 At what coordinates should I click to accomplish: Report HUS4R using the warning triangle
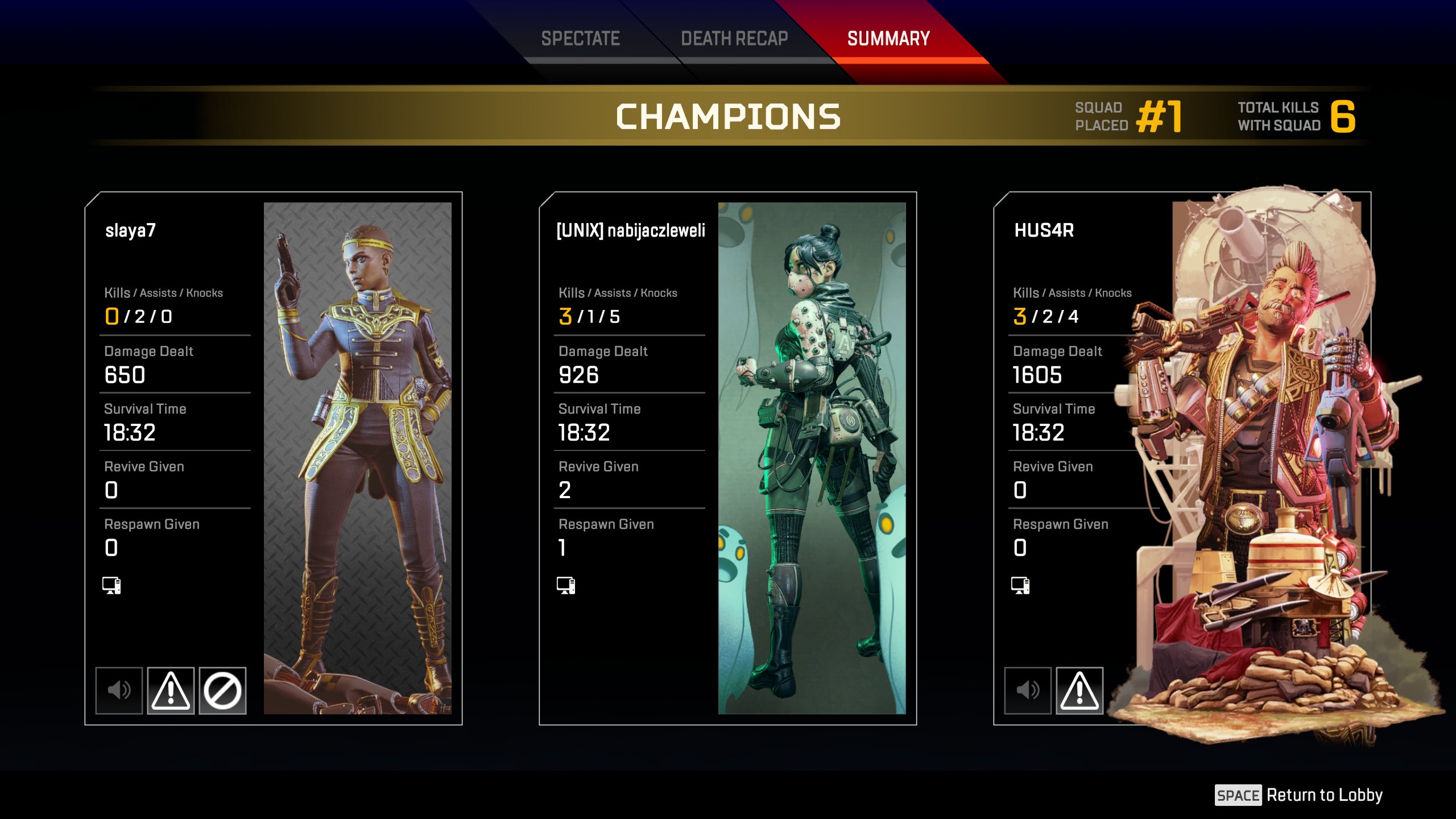[x=1079, y=690]
